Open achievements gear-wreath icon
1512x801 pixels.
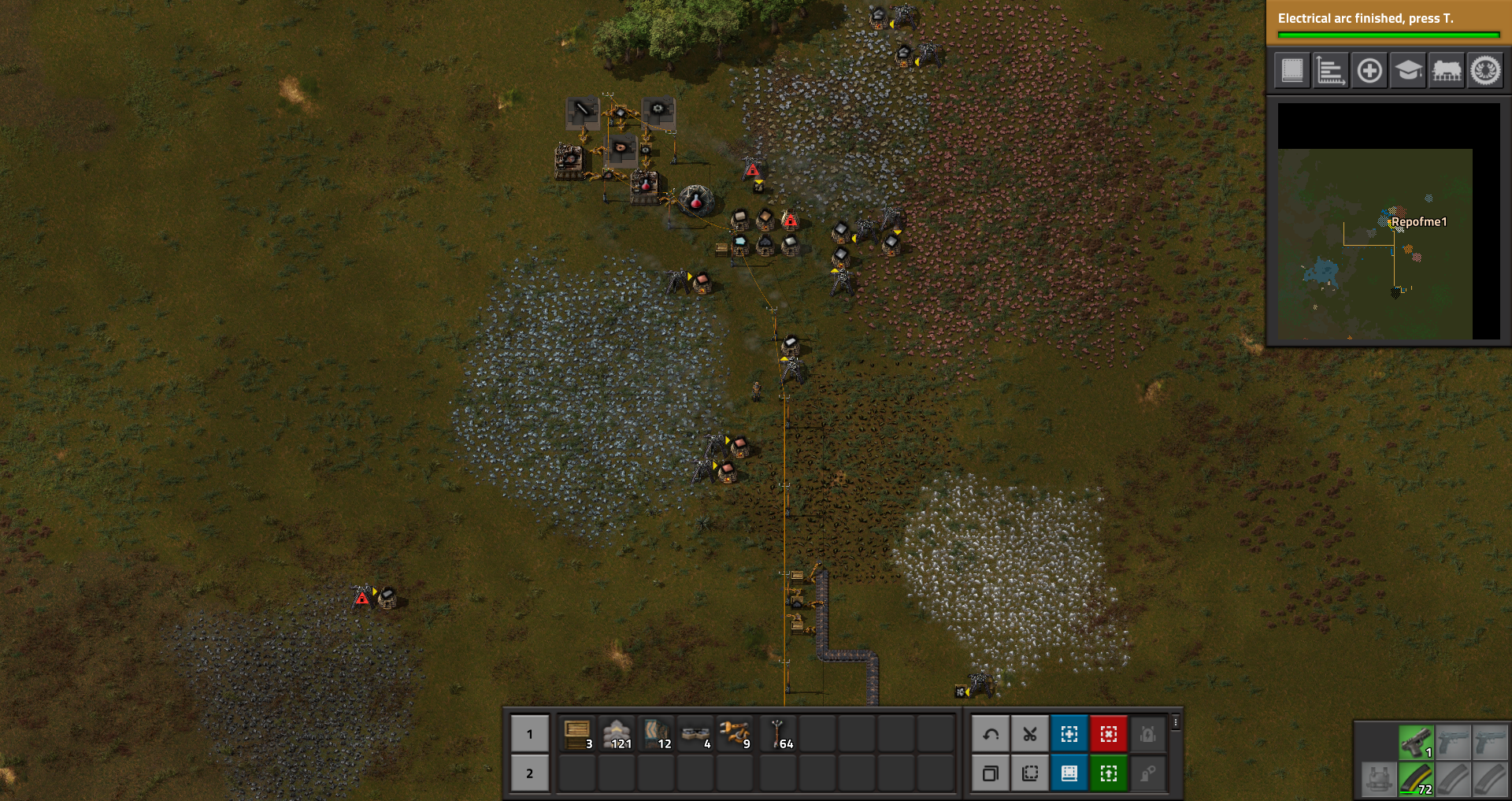(1485, 71)
